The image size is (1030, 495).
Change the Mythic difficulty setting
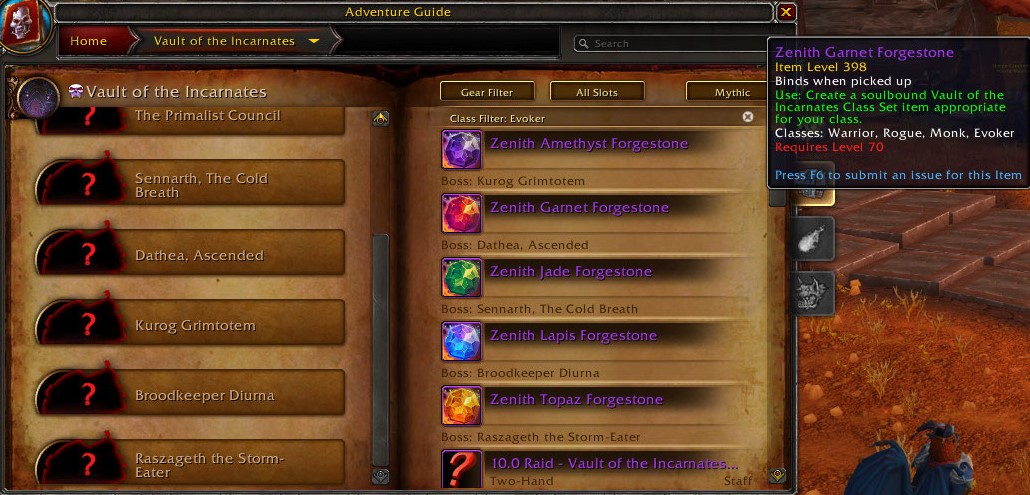732,92
